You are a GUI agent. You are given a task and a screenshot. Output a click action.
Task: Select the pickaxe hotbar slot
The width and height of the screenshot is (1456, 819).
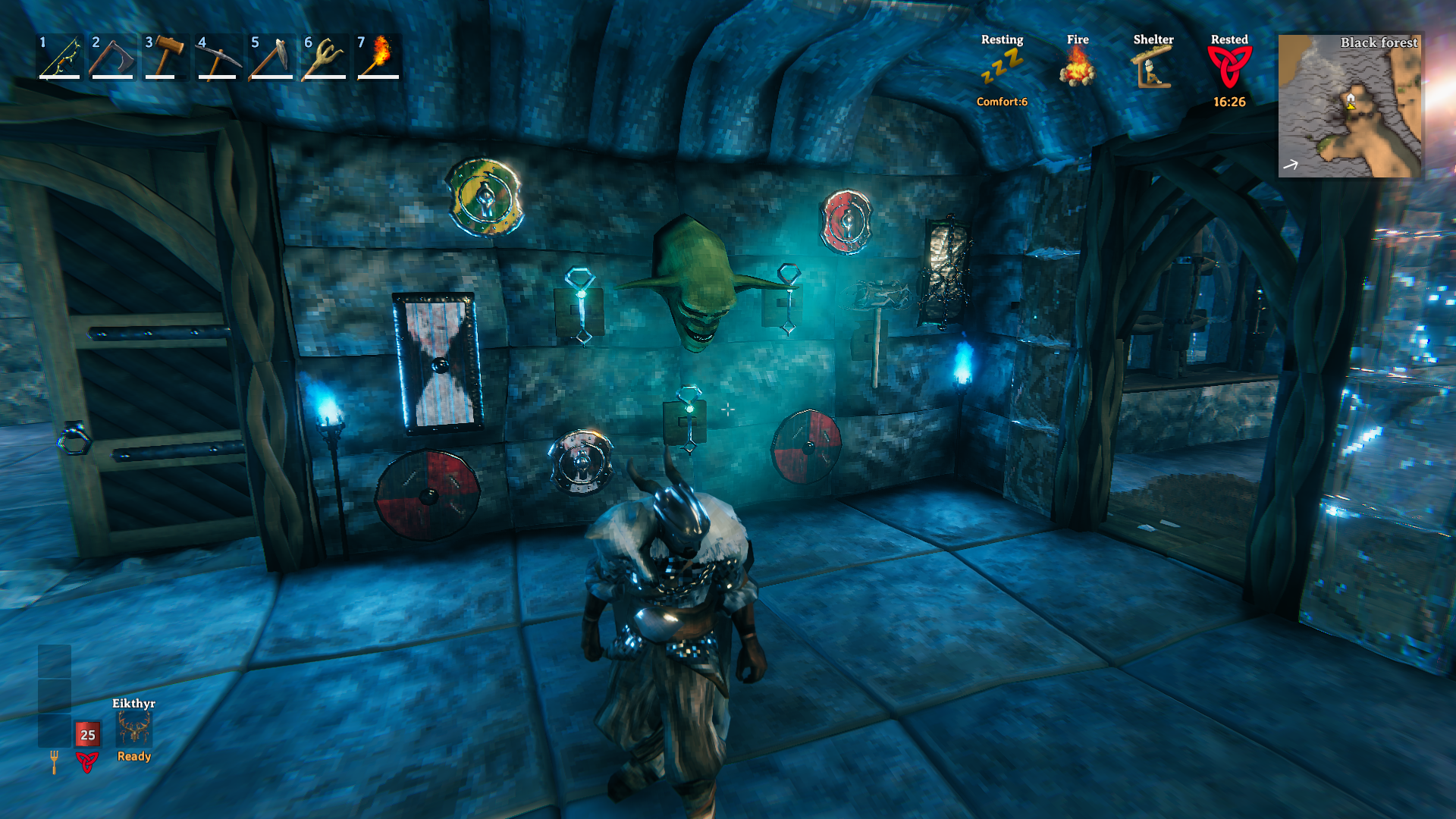tap(219, 57)
